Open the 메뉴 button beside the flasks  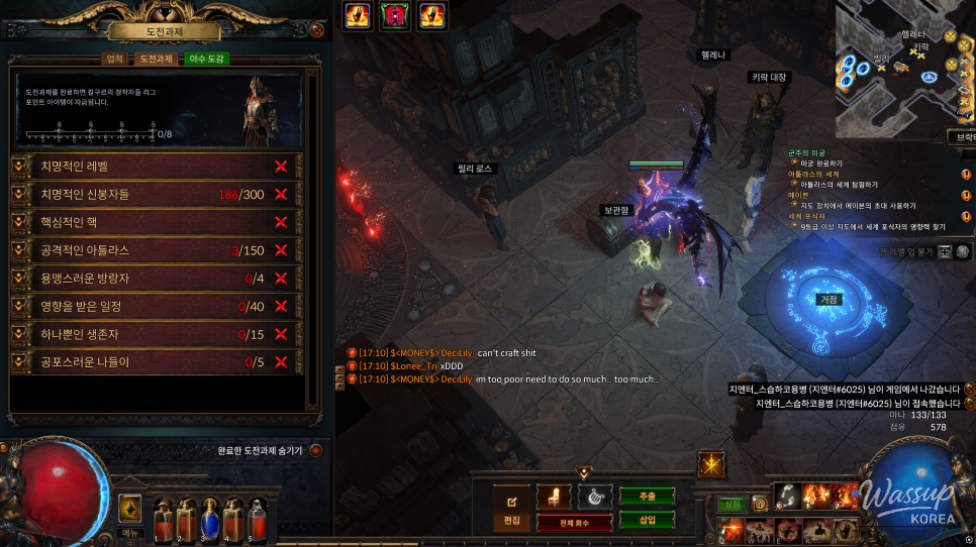coord(130,510)
